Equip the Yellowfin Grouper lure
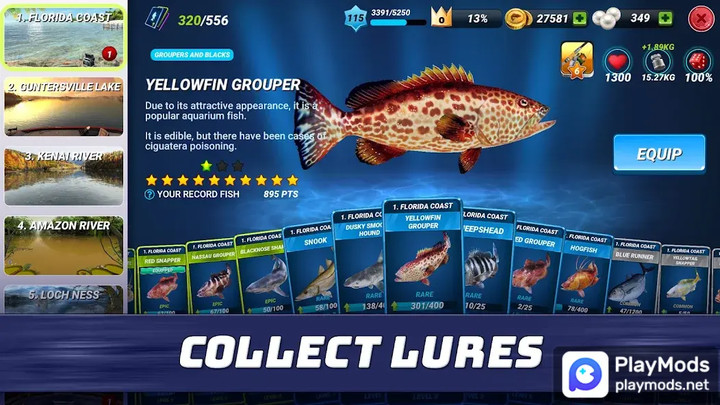The height and width of the screenshot is (405, 720). 659,154
